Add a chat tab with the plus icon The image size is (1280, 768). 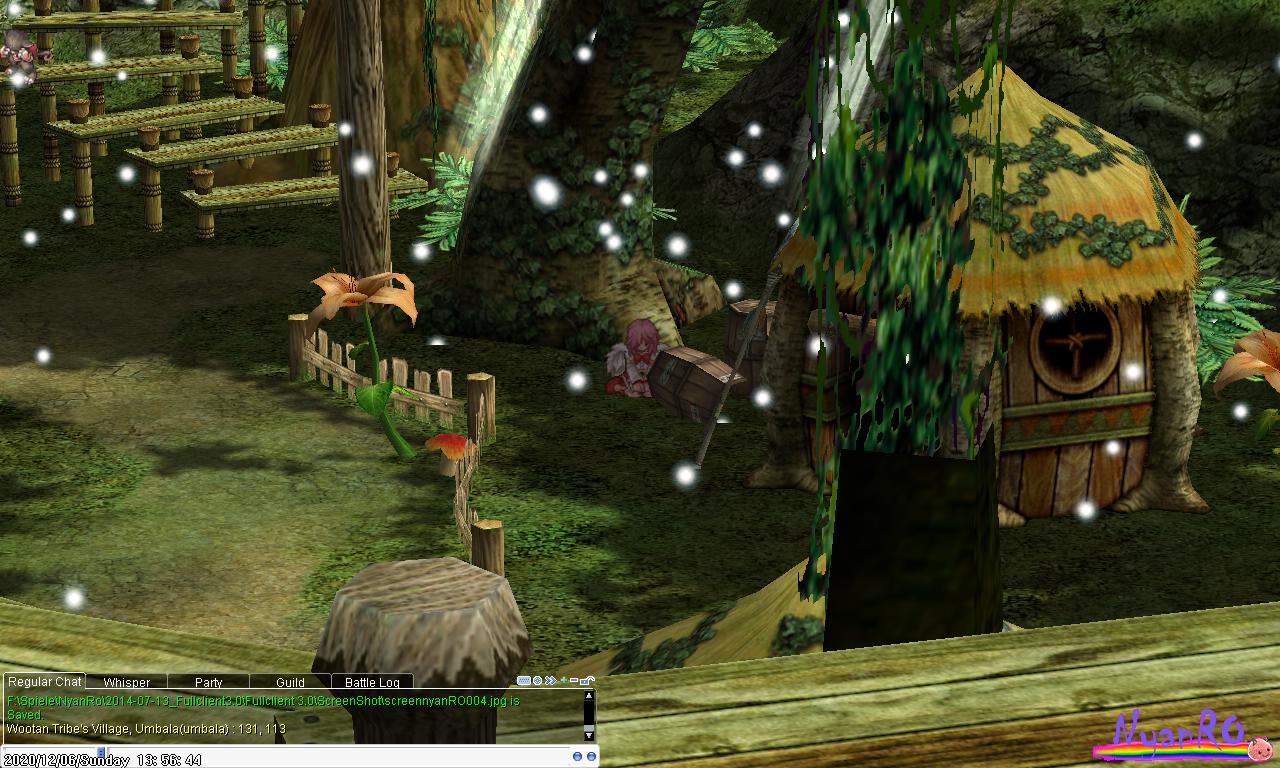(x=563, y=680)
